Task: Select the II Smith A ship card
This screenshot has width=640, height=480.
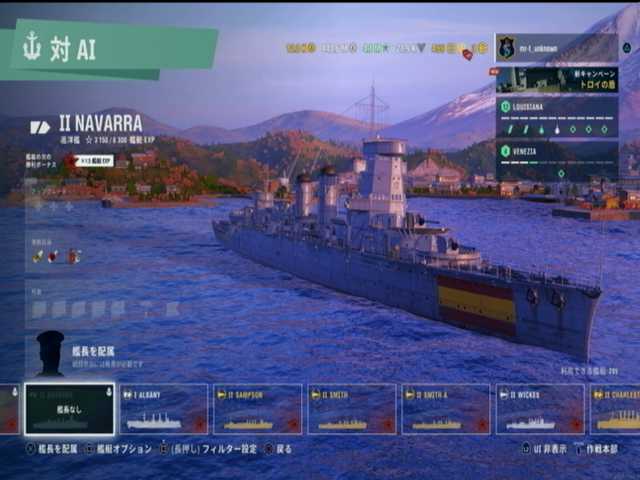Action: pyautogui.click(x=446, y=409)
